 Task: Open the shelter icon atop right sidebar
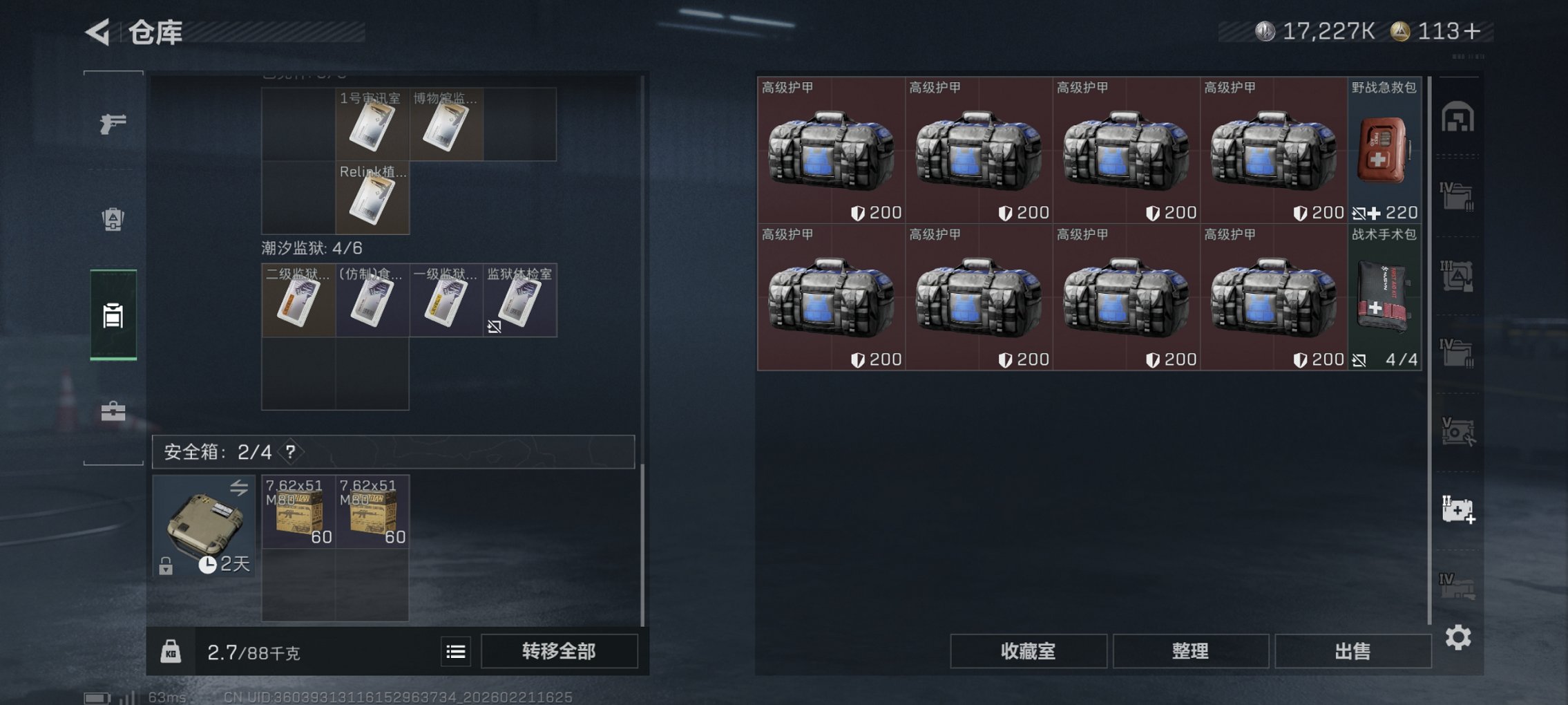tap(1458, 117)
